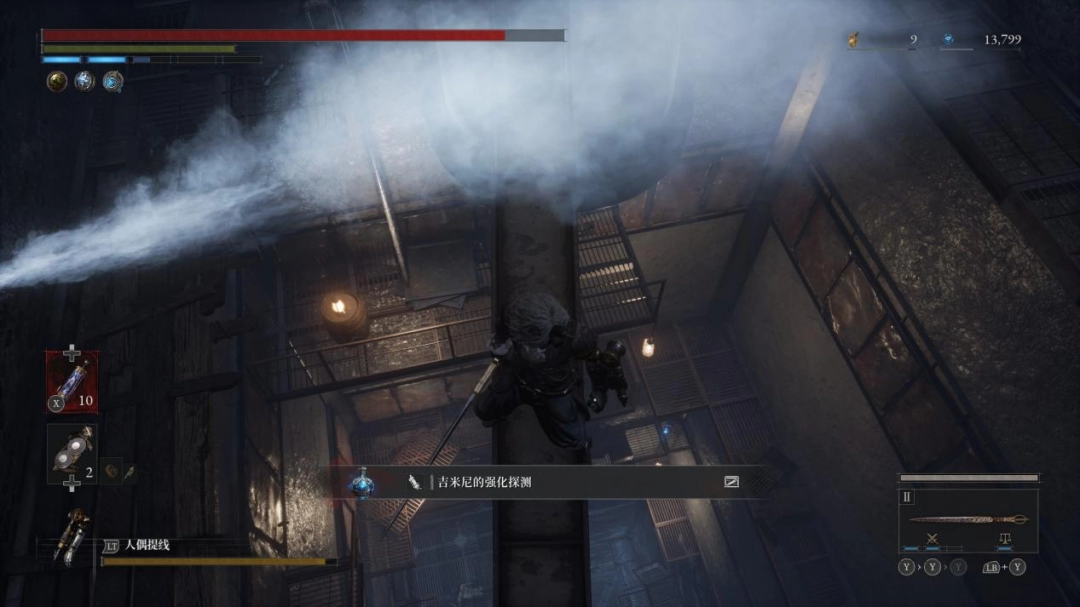Click the balance scales Fable Art icon

click(1004, 539)
